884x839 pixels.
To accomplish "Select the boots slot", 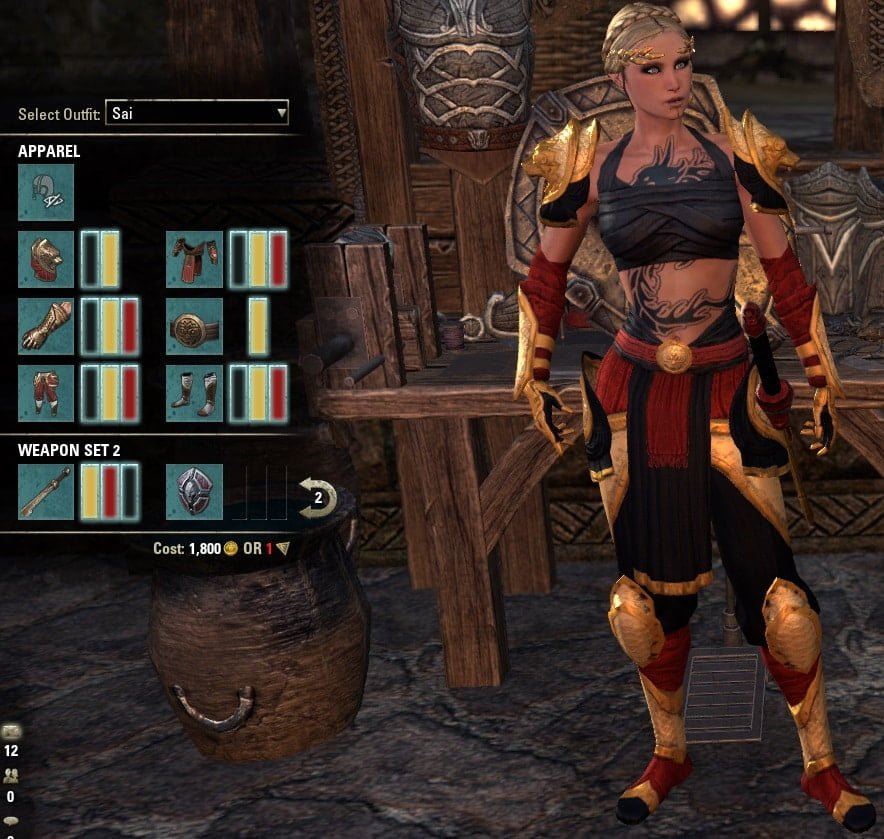I will coord(194,392).
